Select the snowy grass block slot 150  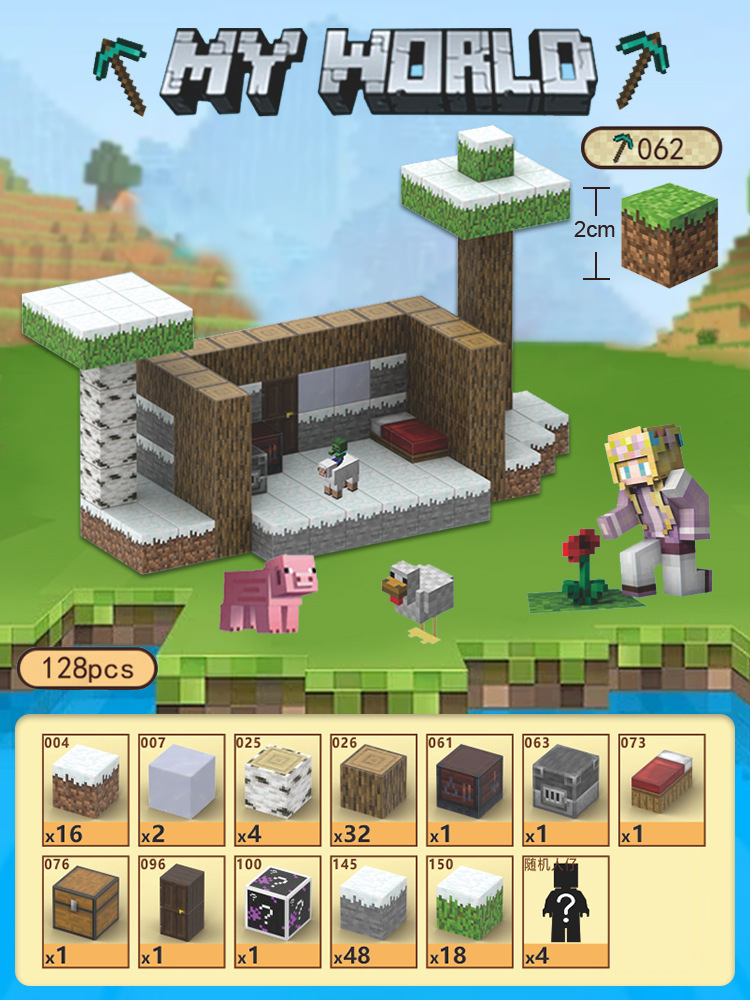pyautogui.click(x=469, y=911)
